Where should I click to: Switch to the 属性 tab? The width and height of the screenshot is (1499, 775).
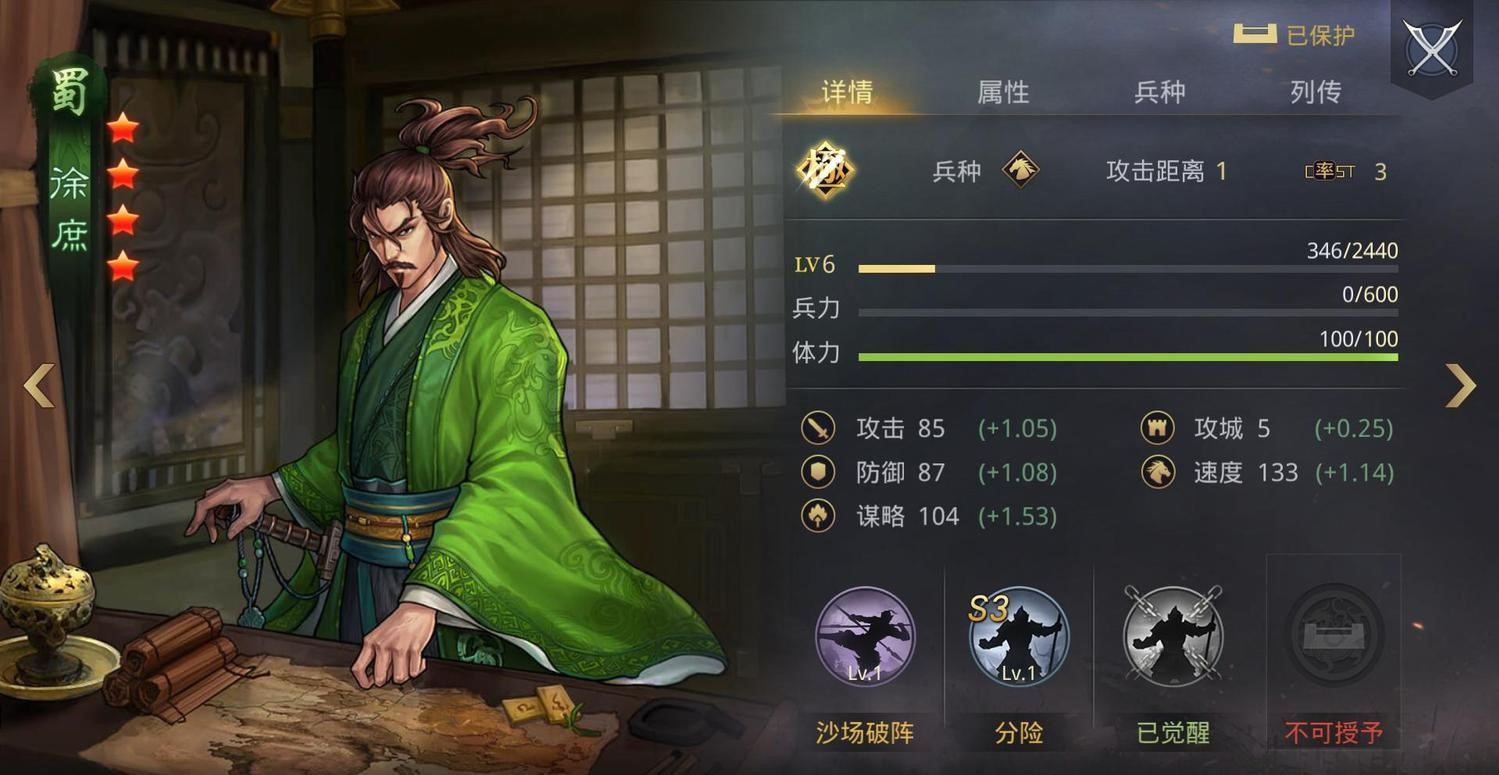click(1002, 92)
